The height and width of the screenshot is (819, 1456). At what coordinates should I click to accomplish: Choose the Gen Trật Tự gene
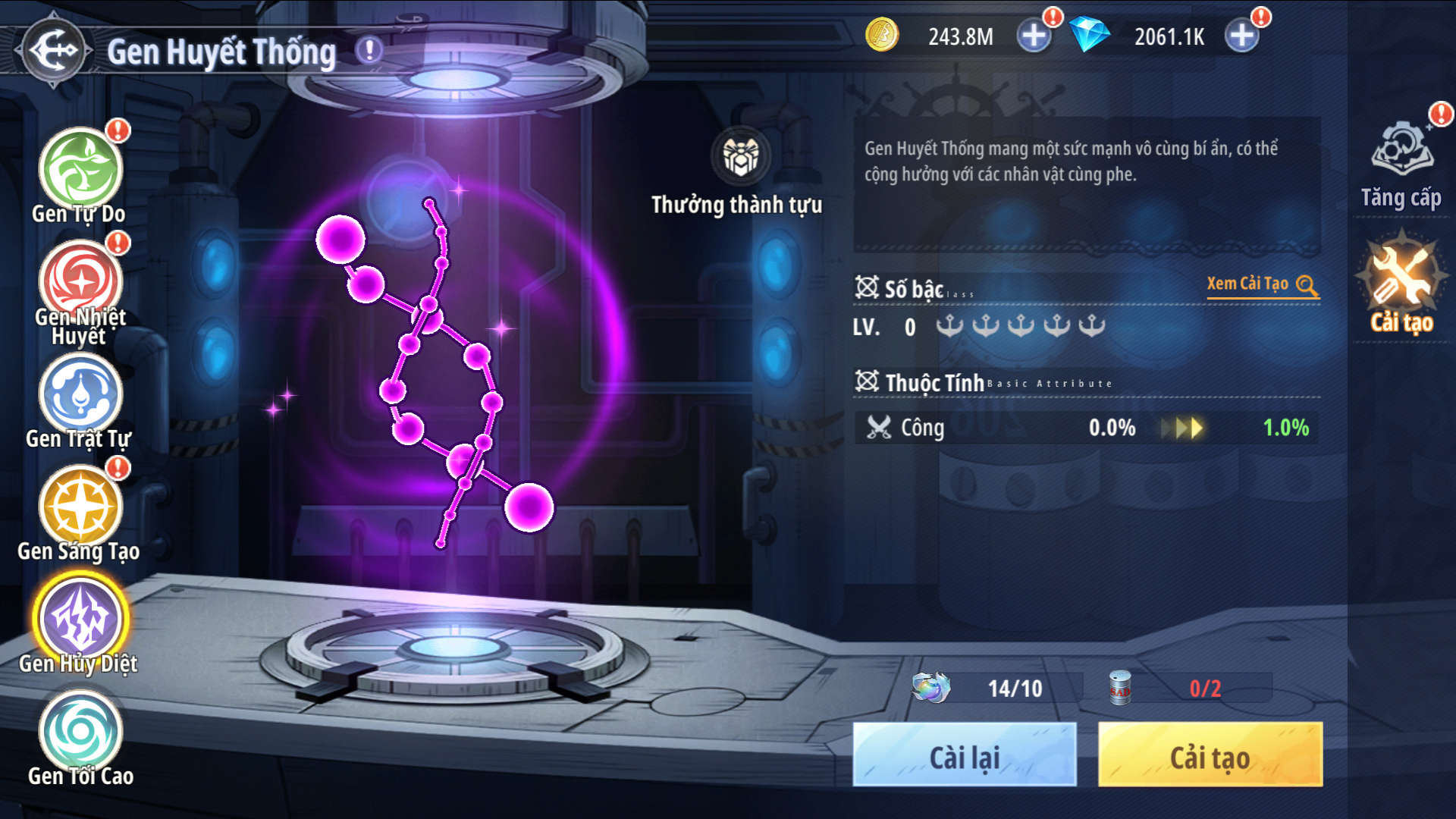tap(80, 394)
